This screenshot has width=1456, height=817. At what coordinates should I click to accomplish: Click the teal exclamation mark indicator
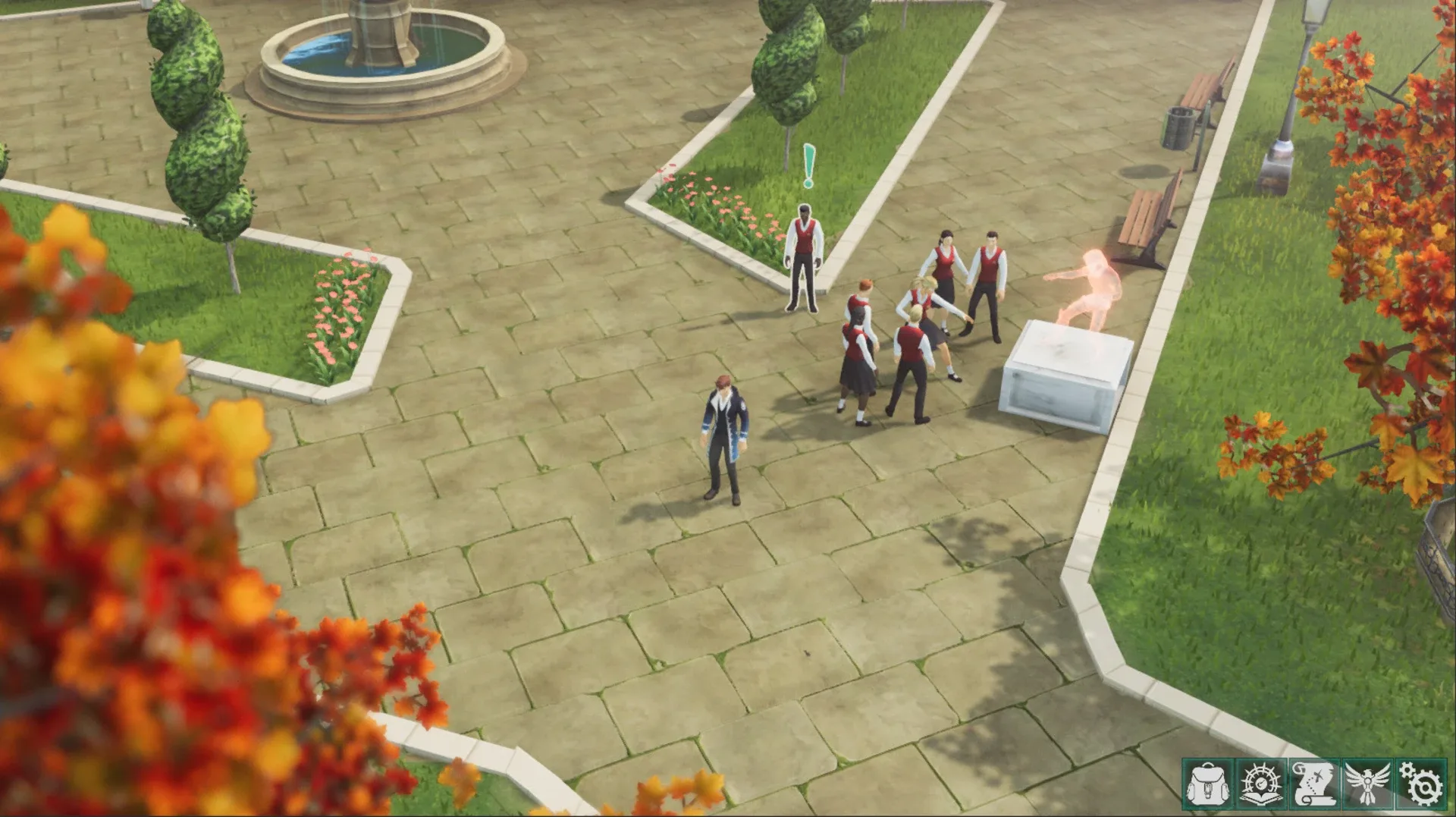[x=808, y=162]
